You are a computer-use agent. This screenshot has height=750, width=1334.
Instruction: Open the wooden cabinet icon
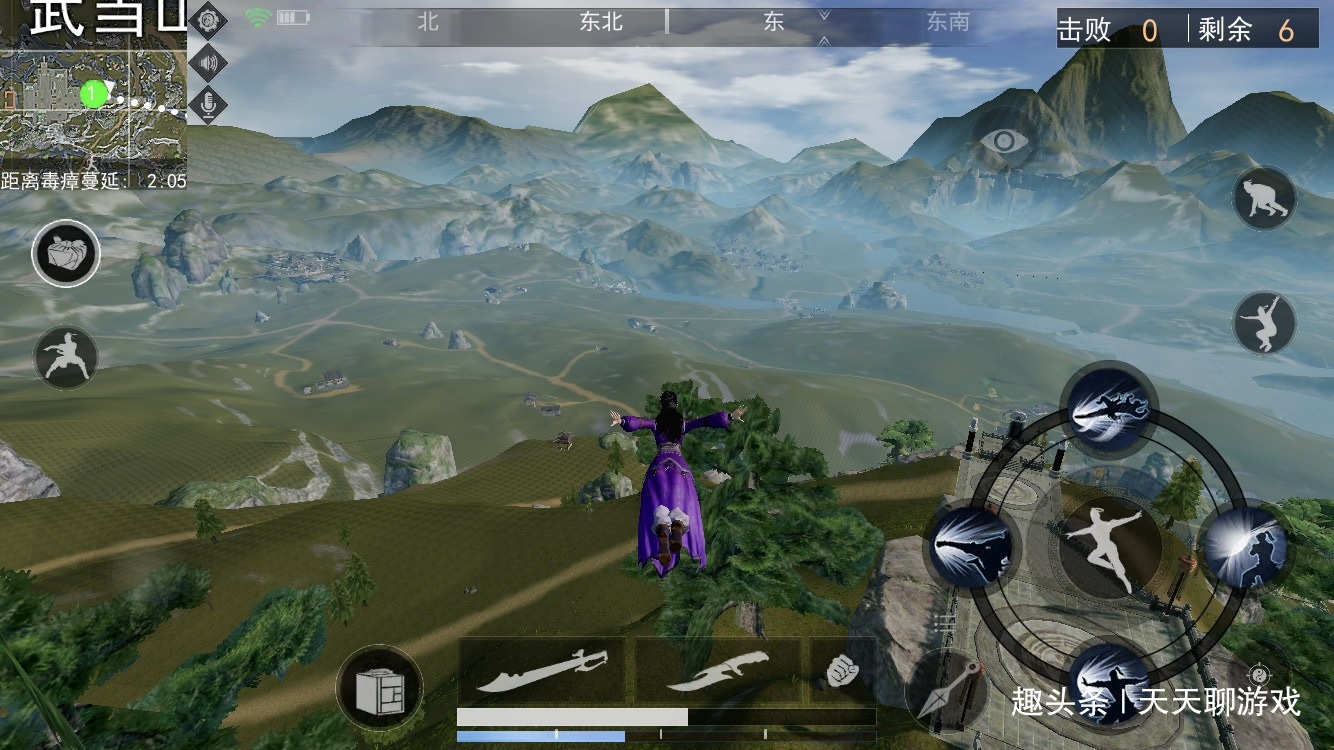coord(379,688)
